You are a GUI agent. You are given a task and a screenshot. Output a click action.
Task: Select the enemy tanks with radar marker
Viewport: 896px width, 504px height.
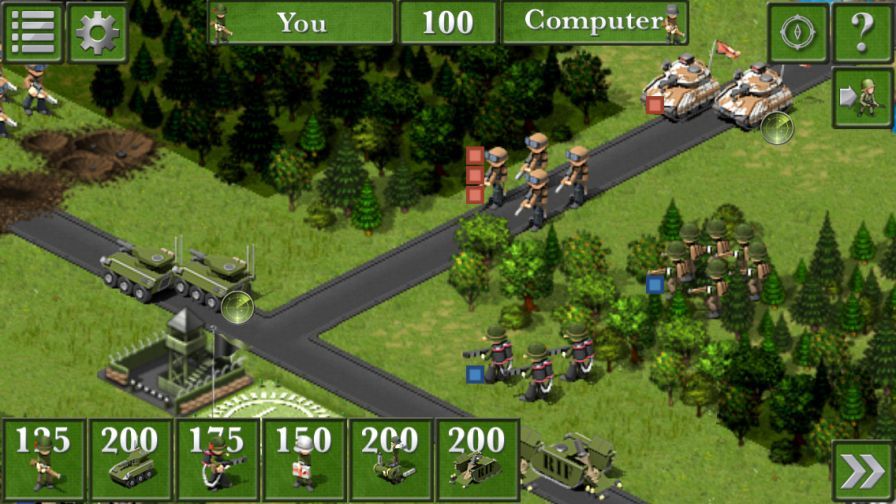(x=718, y=92)
